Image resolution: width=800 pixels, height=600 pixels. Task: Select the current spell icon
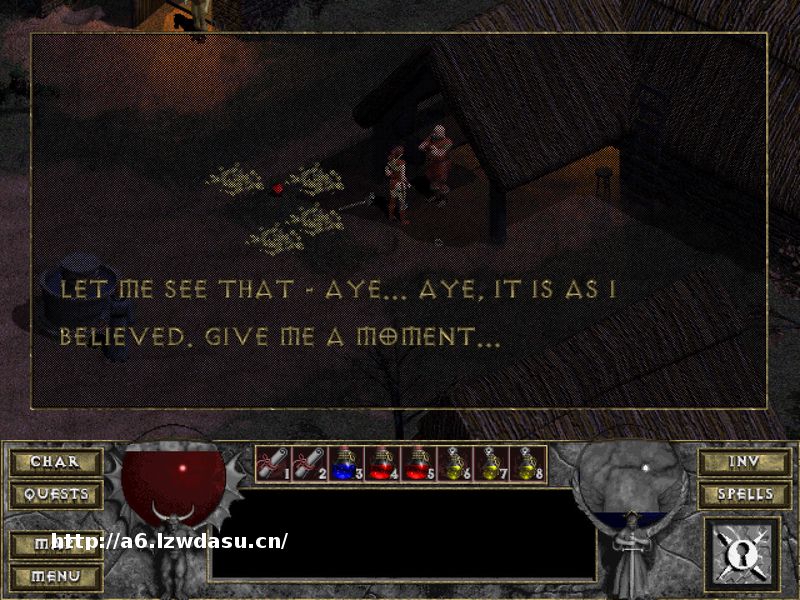[x=743, y=553]
